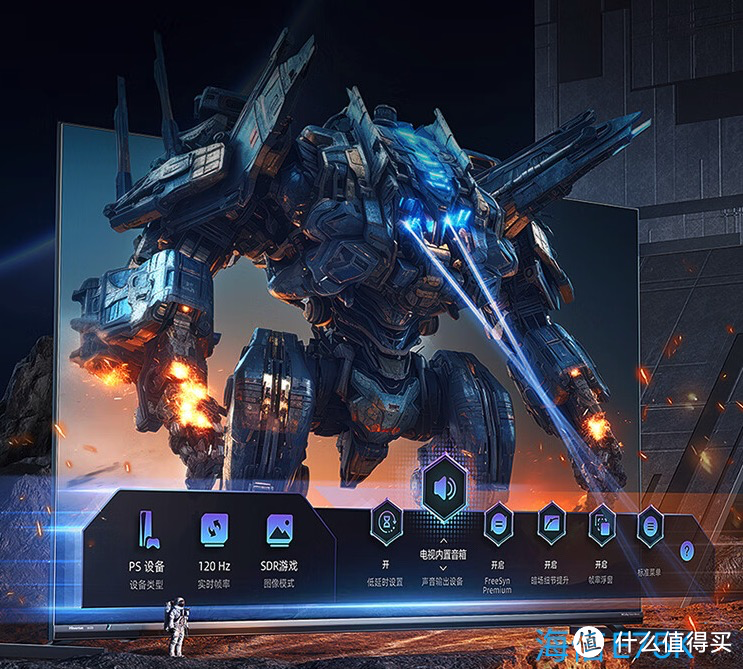Screen dimensions: 743x669
Task: Choose the speaker sound output device
Action: pos(442,490)
